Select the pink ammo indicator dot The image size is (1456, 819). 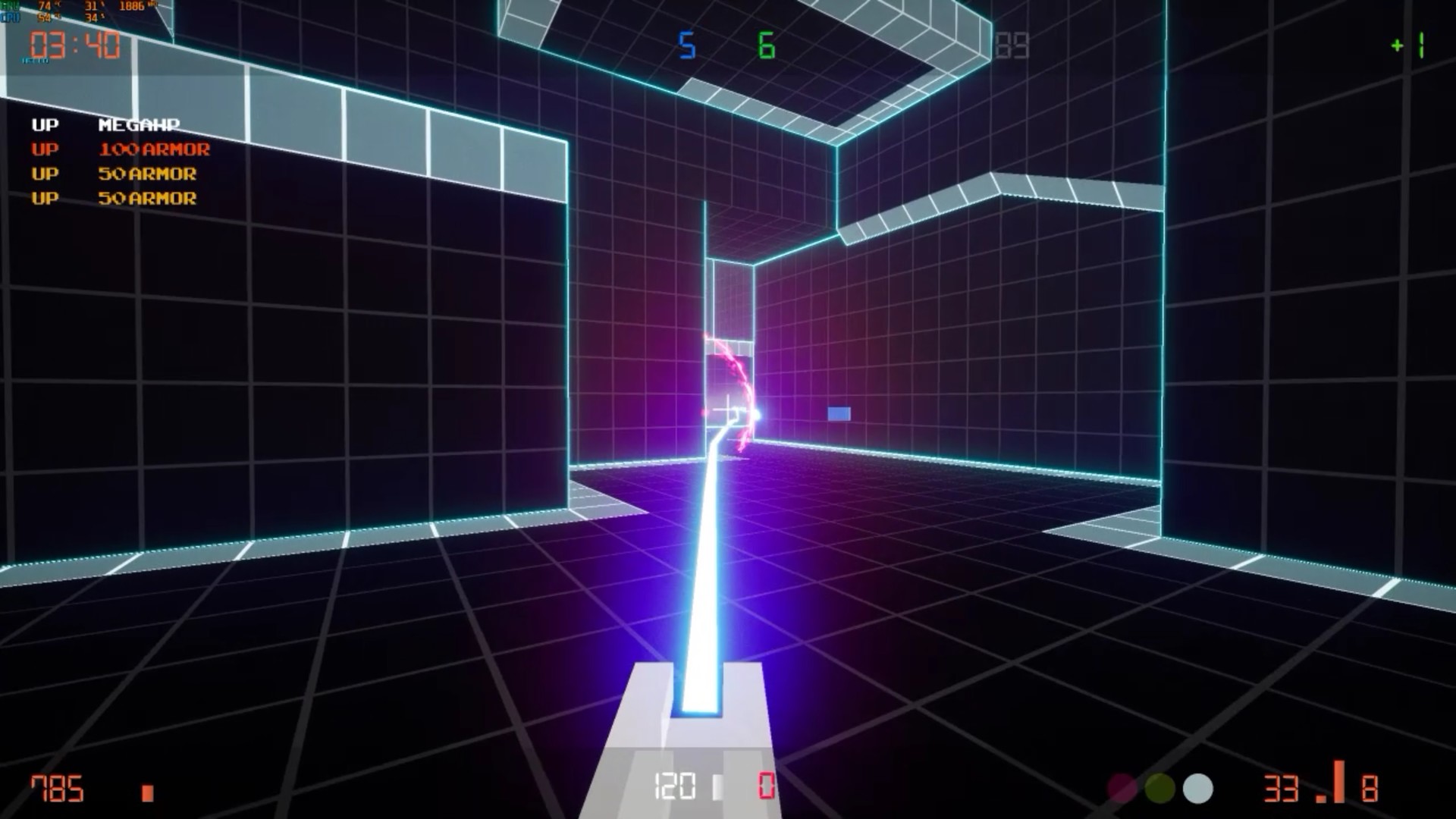click(1121, 787)
